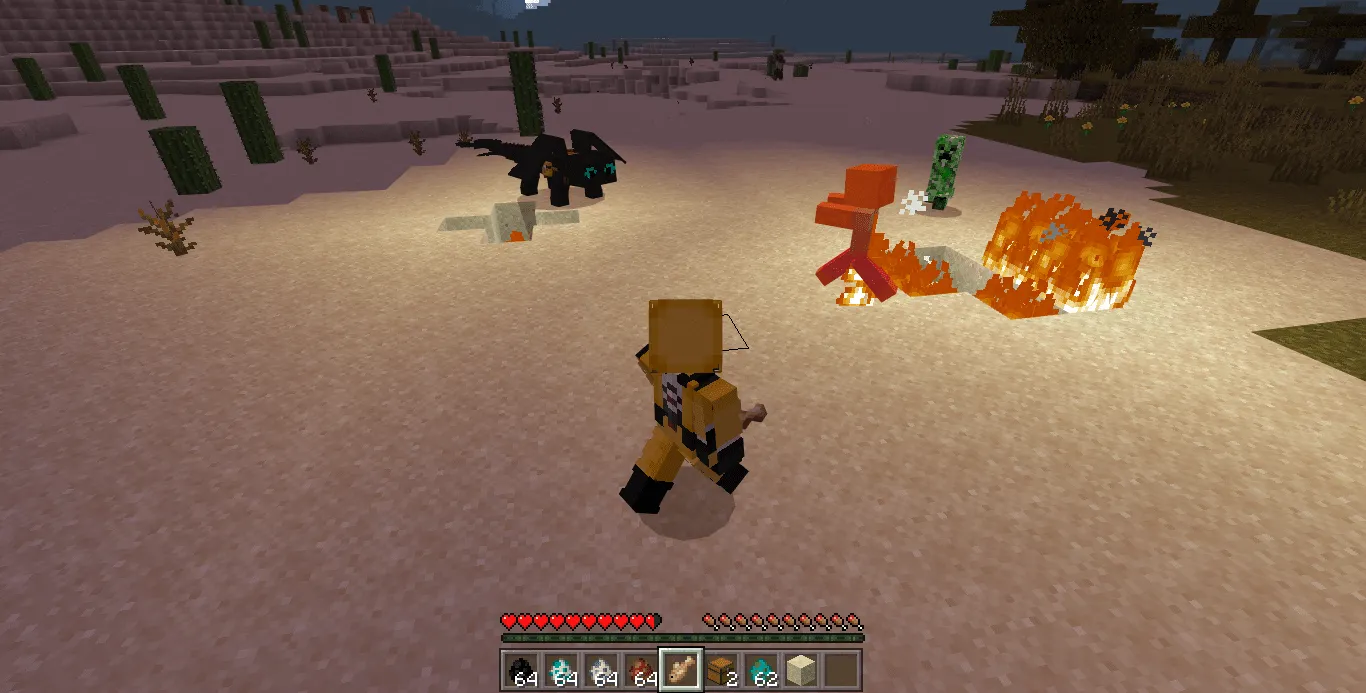Select the raw fish hotbar slot
The image size is (1366, 693).
click(x=680, y=669)
